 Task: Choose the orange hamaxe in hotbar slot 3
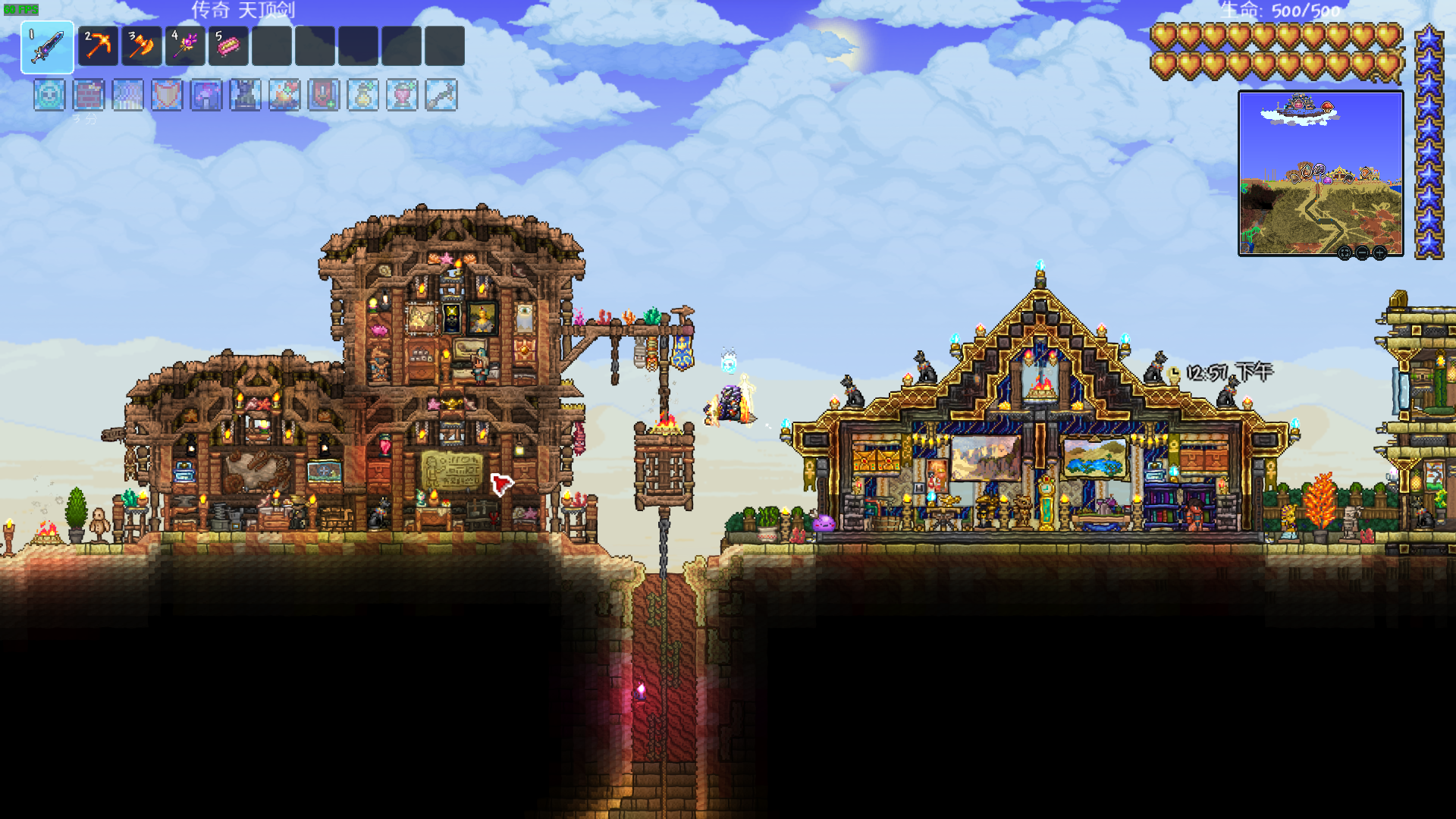(x=141, y=46)
